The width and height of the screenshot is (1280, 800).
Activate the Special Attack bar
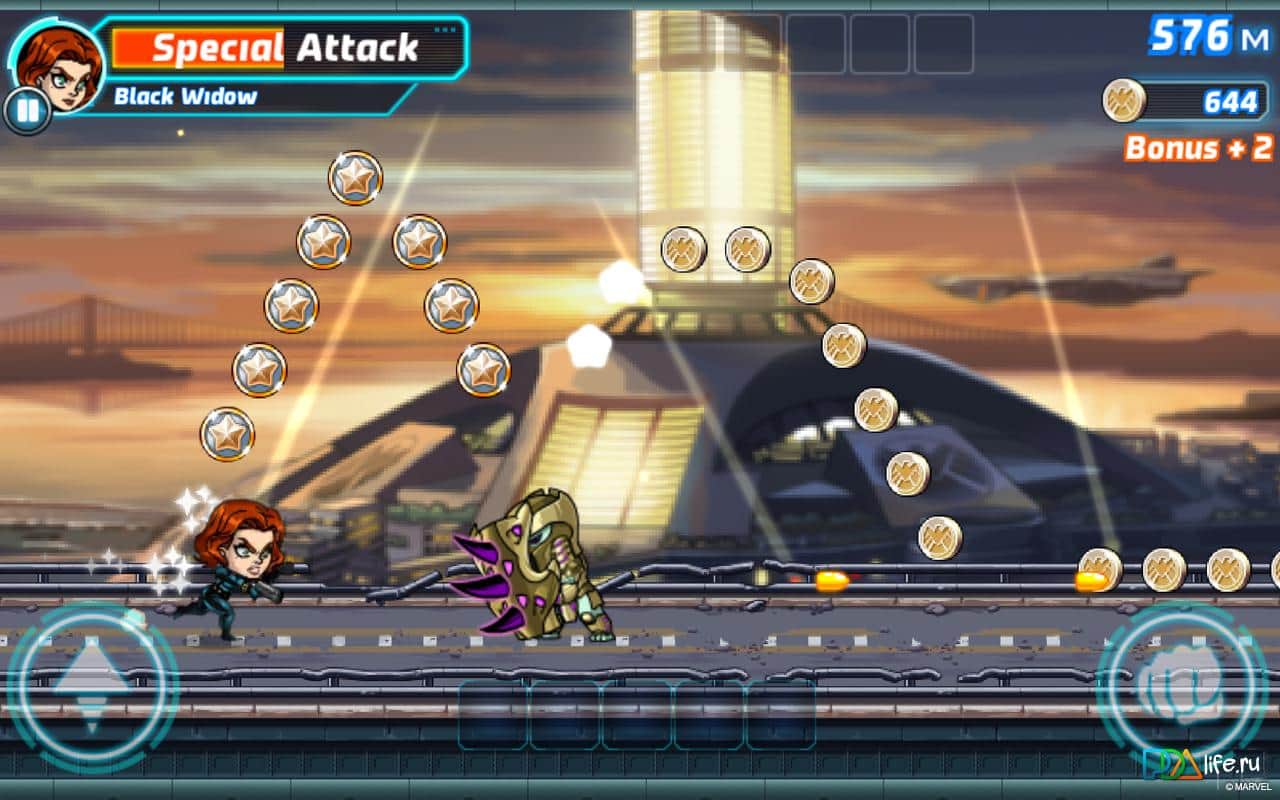click(285, 48)
